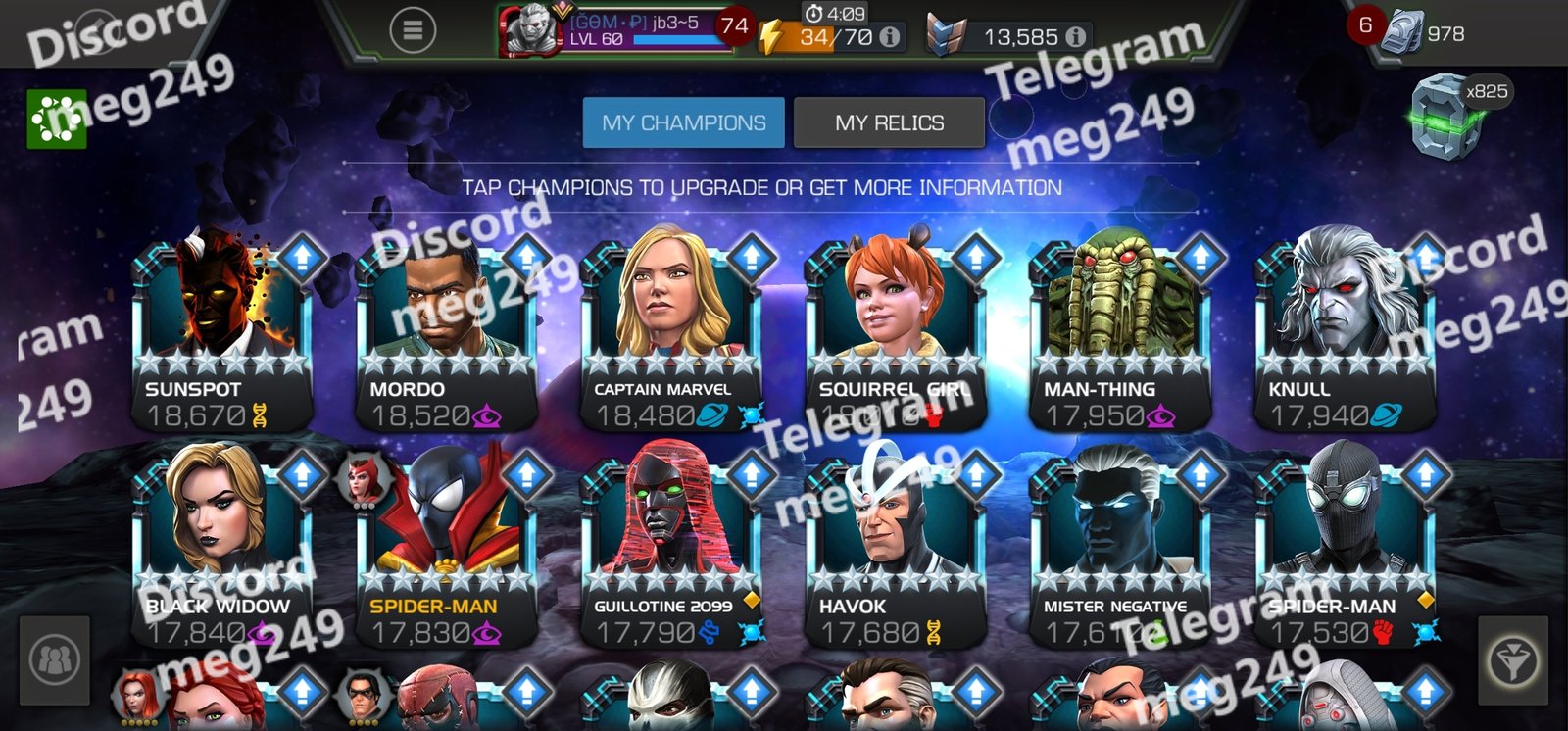
Task: Open the Sunspot champion card
Action: [x=221, y=333]
